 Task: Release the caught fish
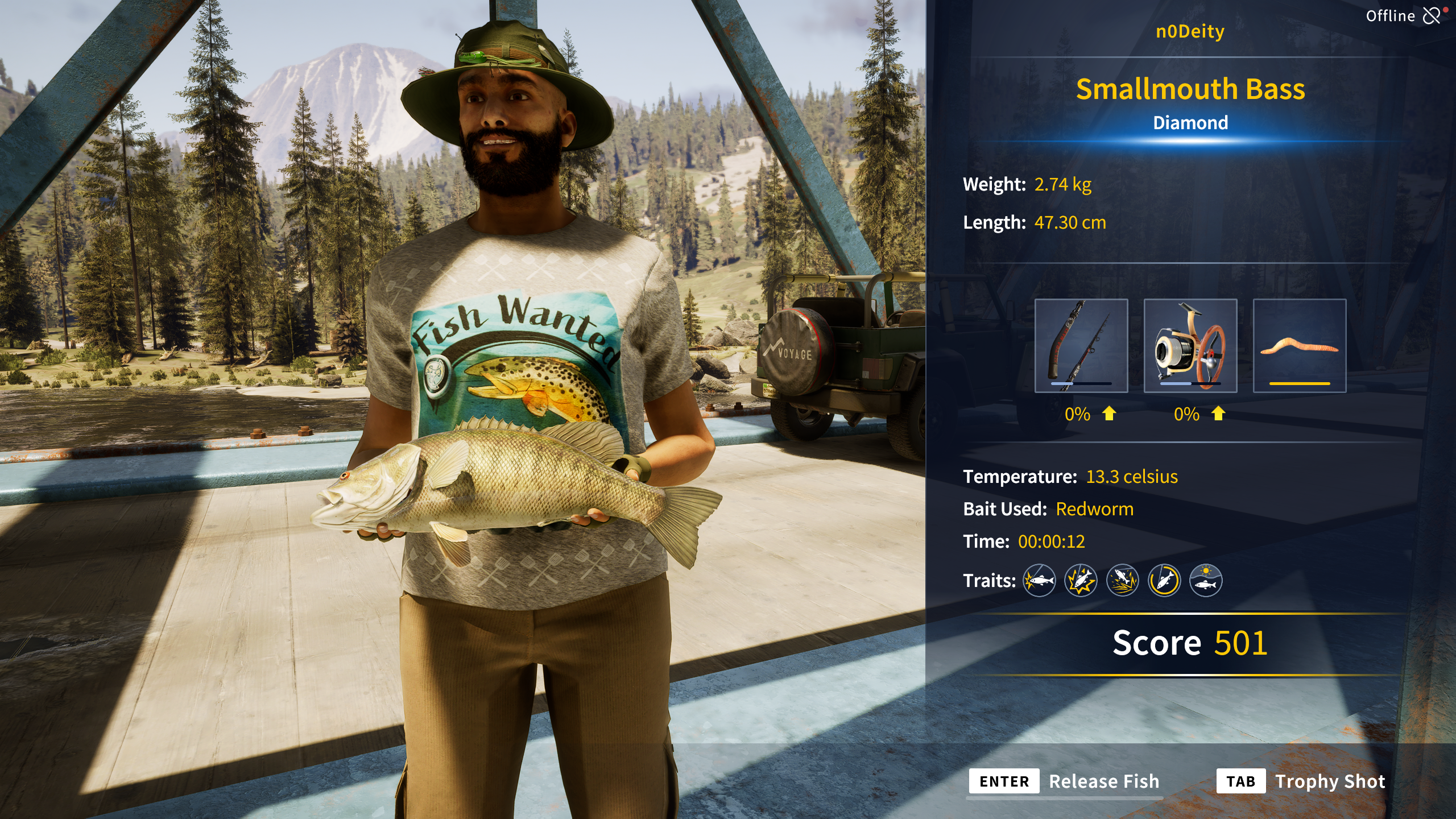coord(1064,781)
